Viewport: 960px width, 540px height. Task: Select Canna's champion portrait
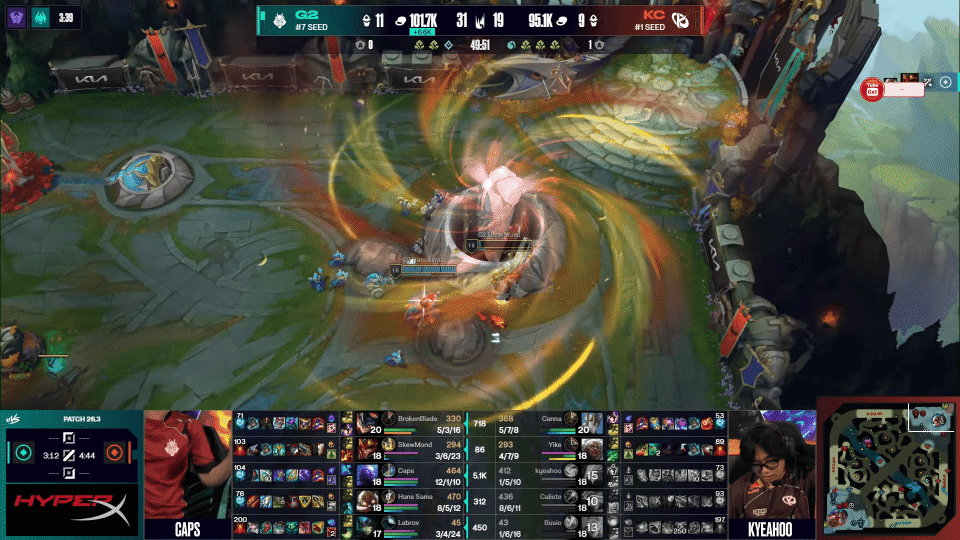pos(592,422)
